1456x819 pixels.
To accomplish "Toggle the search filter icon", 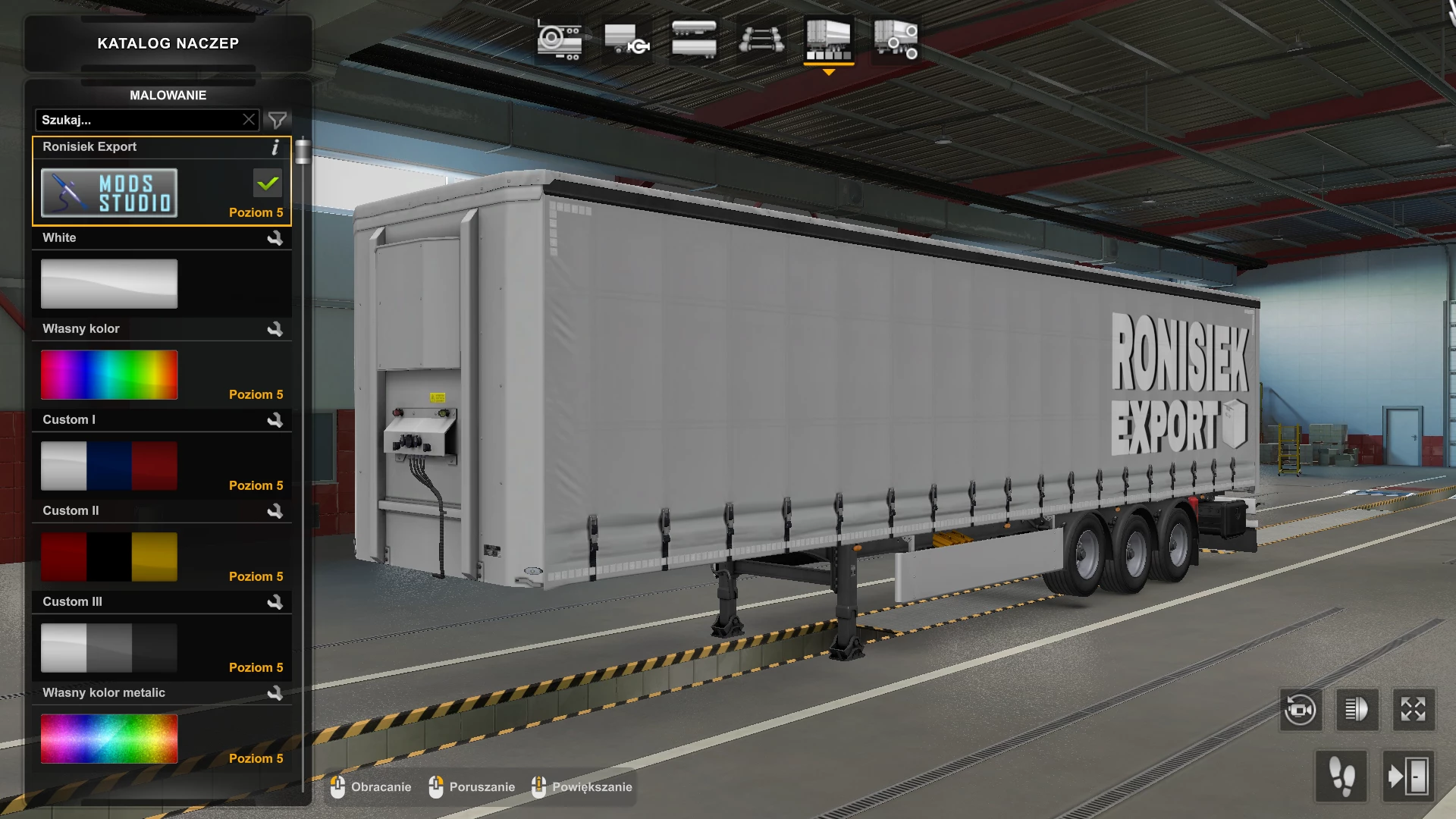I will [x=277, y=119].
